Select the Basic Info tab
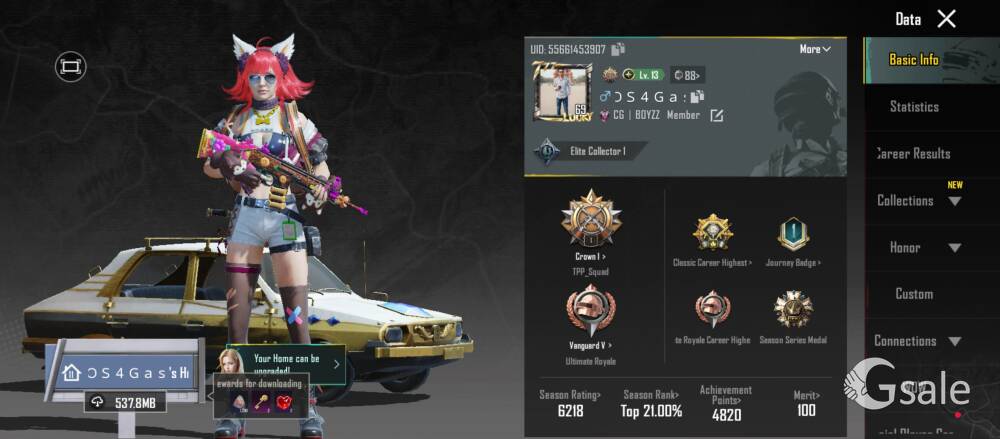This screenshot has width=1000, height=439. click(x=914, y=60)
